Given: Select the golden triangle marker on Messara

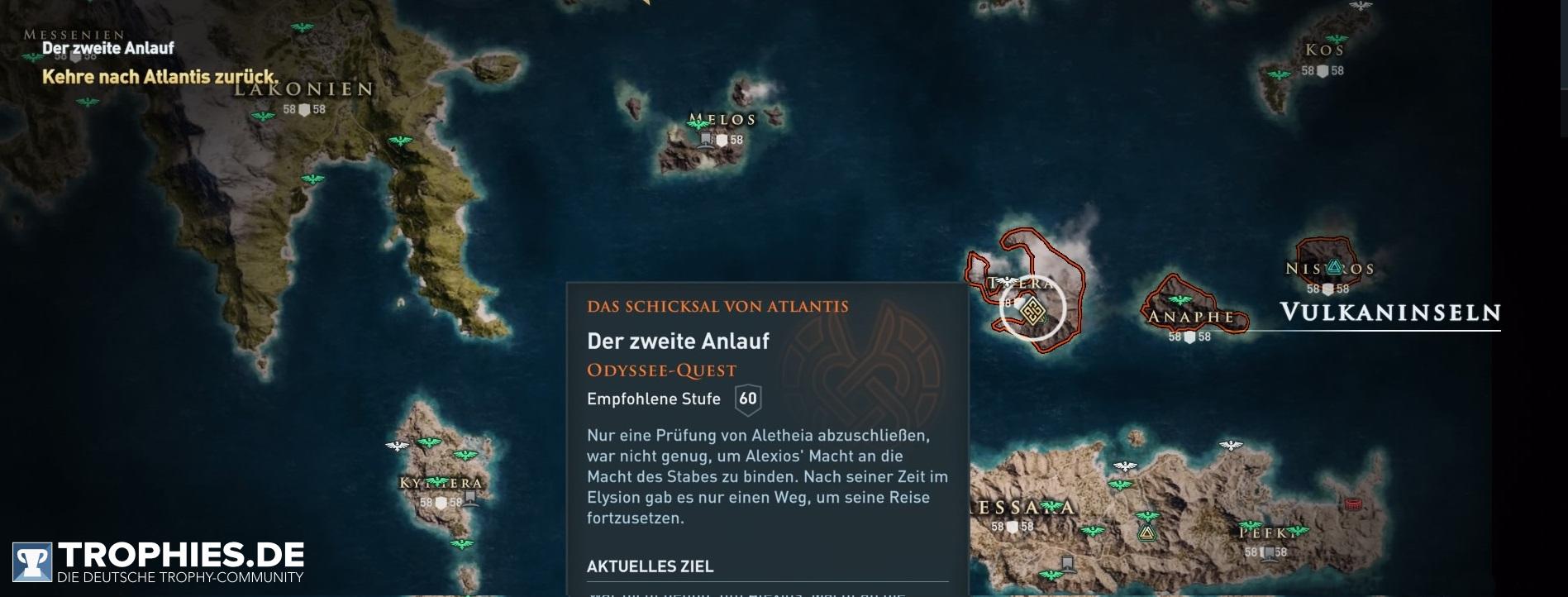Looking at the screenshot, I should click(1146, 532).
